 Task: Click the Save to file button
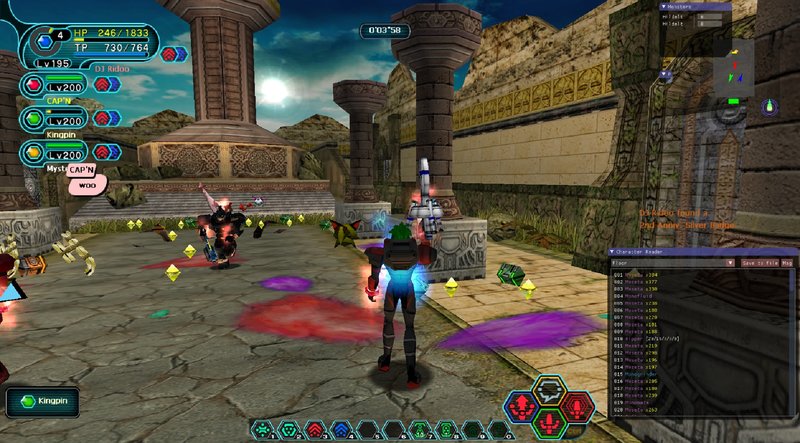tap(759, 263)
